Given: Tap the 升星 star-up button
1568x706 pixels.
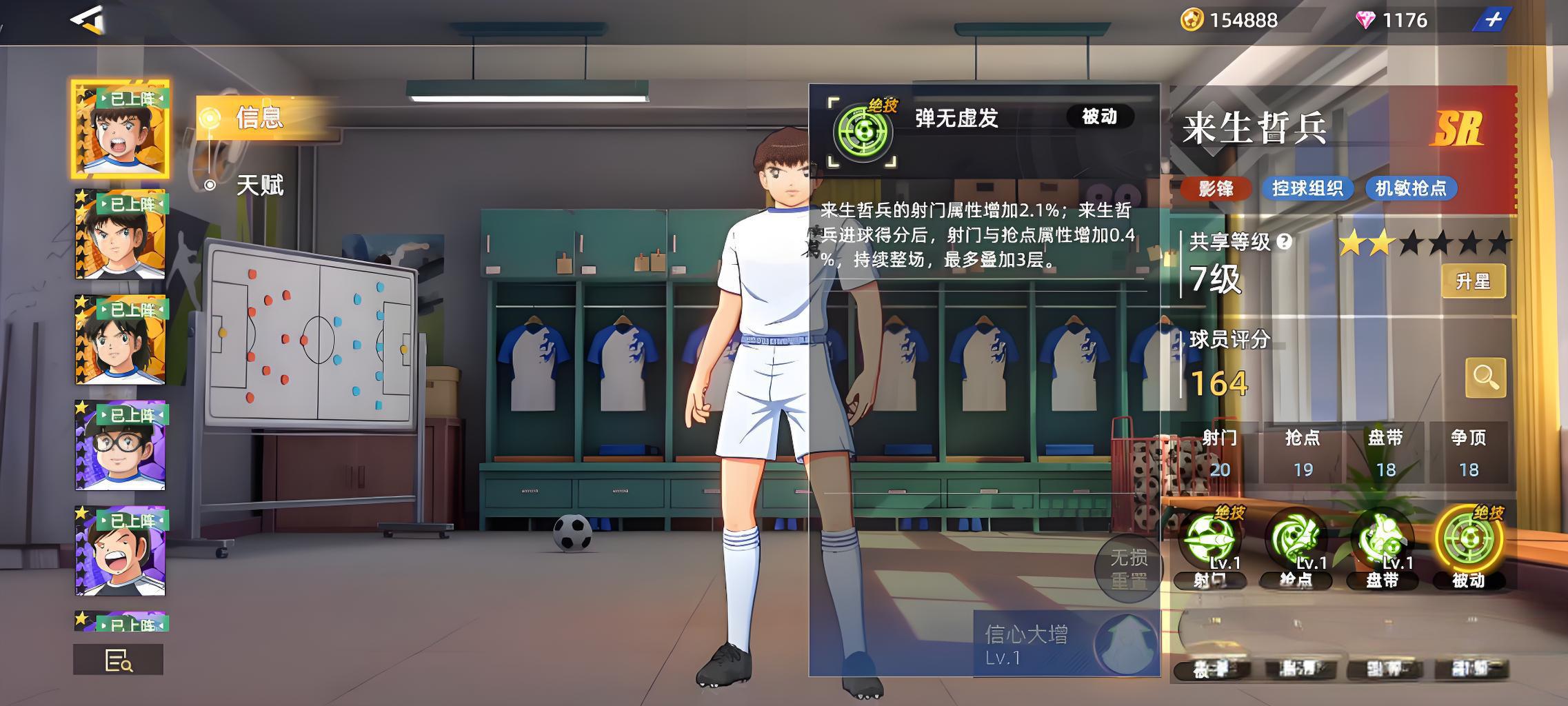Looking at the screenshot, I should (1473, 281).
